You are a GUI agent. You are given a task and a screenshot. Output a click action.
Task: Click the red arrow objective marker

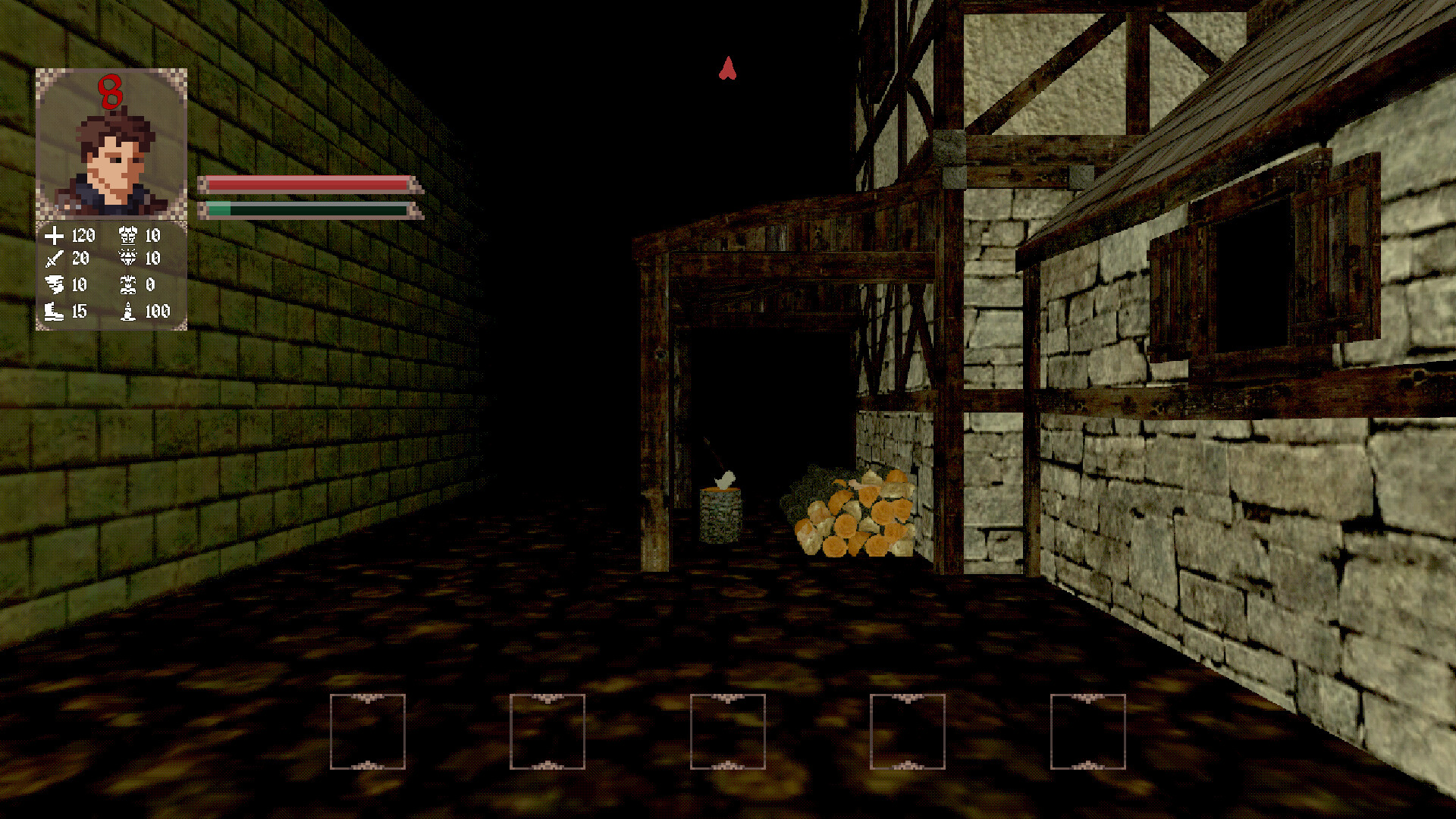[727, 69]
